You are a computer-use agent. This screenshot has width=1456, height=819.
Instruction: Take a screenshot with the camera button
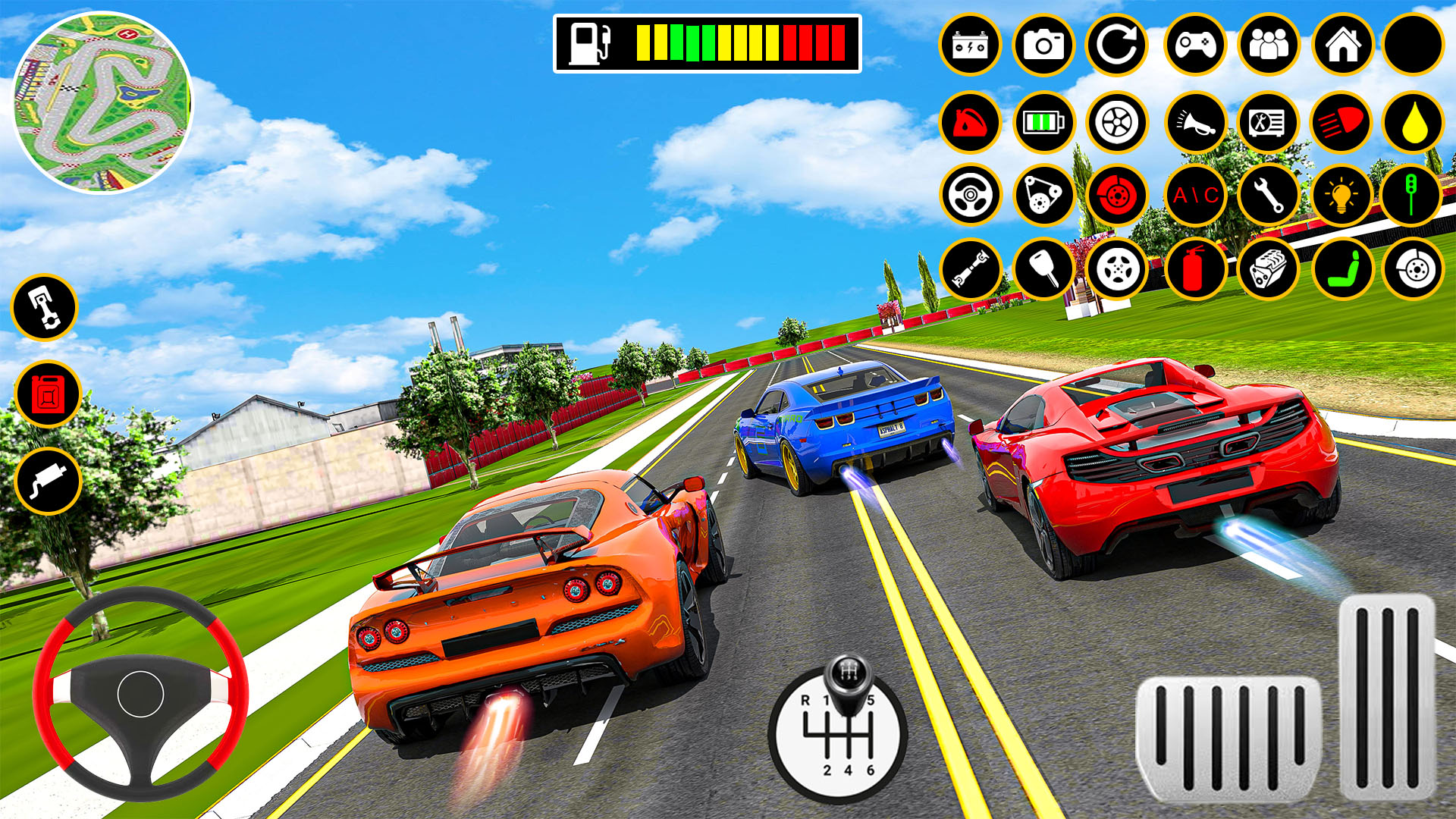click(1043, 45)
